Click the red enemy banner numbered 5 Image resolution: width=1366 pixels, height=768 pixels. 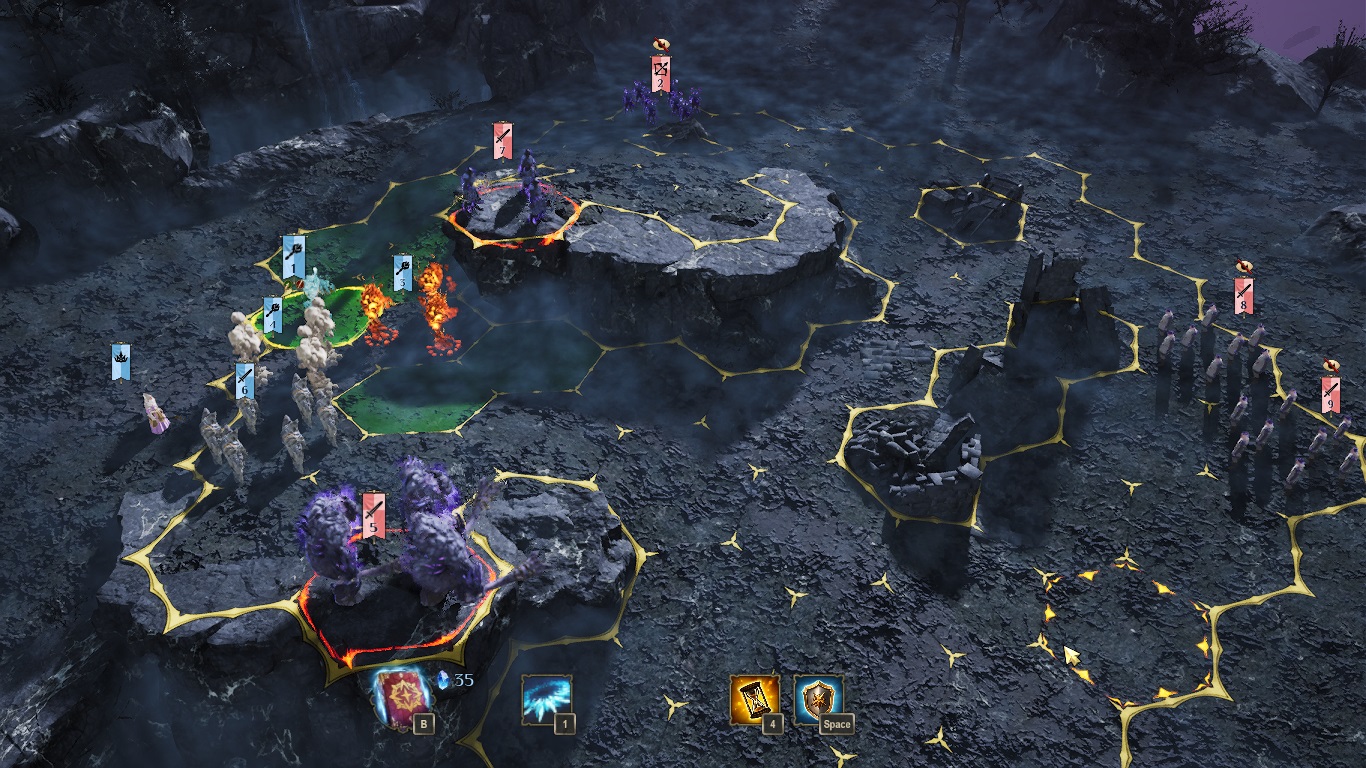click(374, 514)
